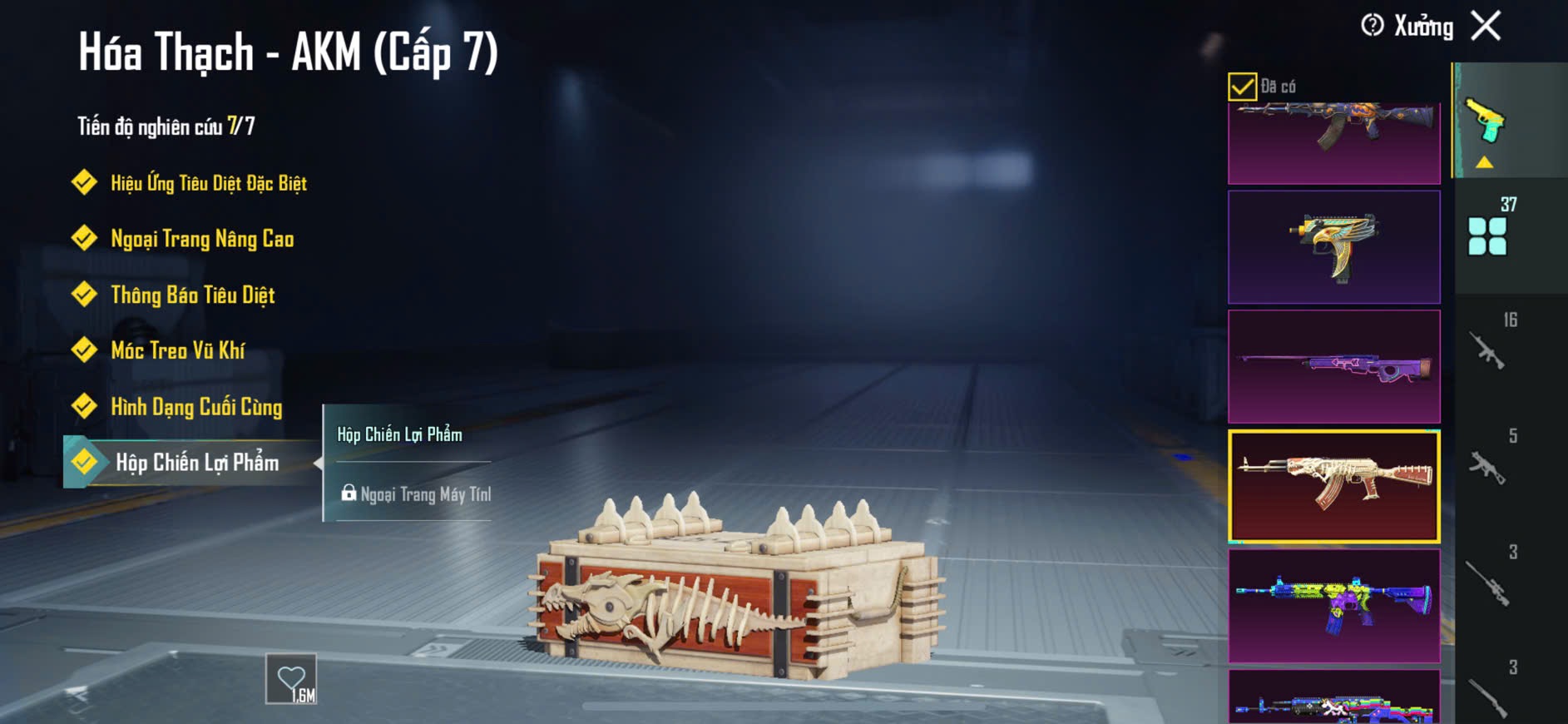The image size is (1568, 724).
Task: Open the Xưởng help question-mark icon
Action: tap(1372, 26)
